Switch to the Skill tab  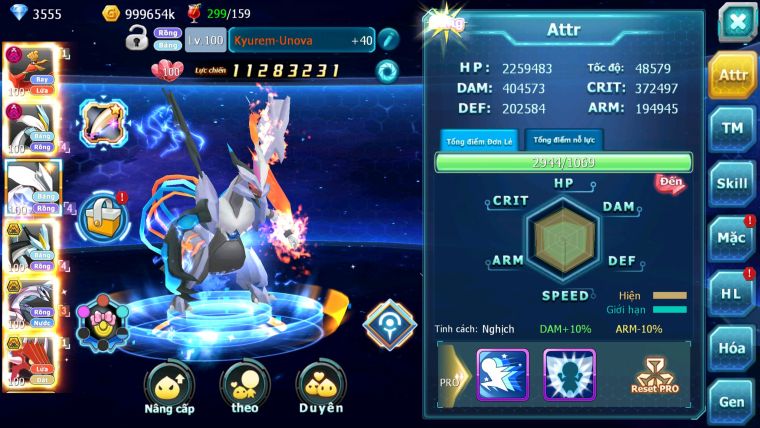(733, 183)
